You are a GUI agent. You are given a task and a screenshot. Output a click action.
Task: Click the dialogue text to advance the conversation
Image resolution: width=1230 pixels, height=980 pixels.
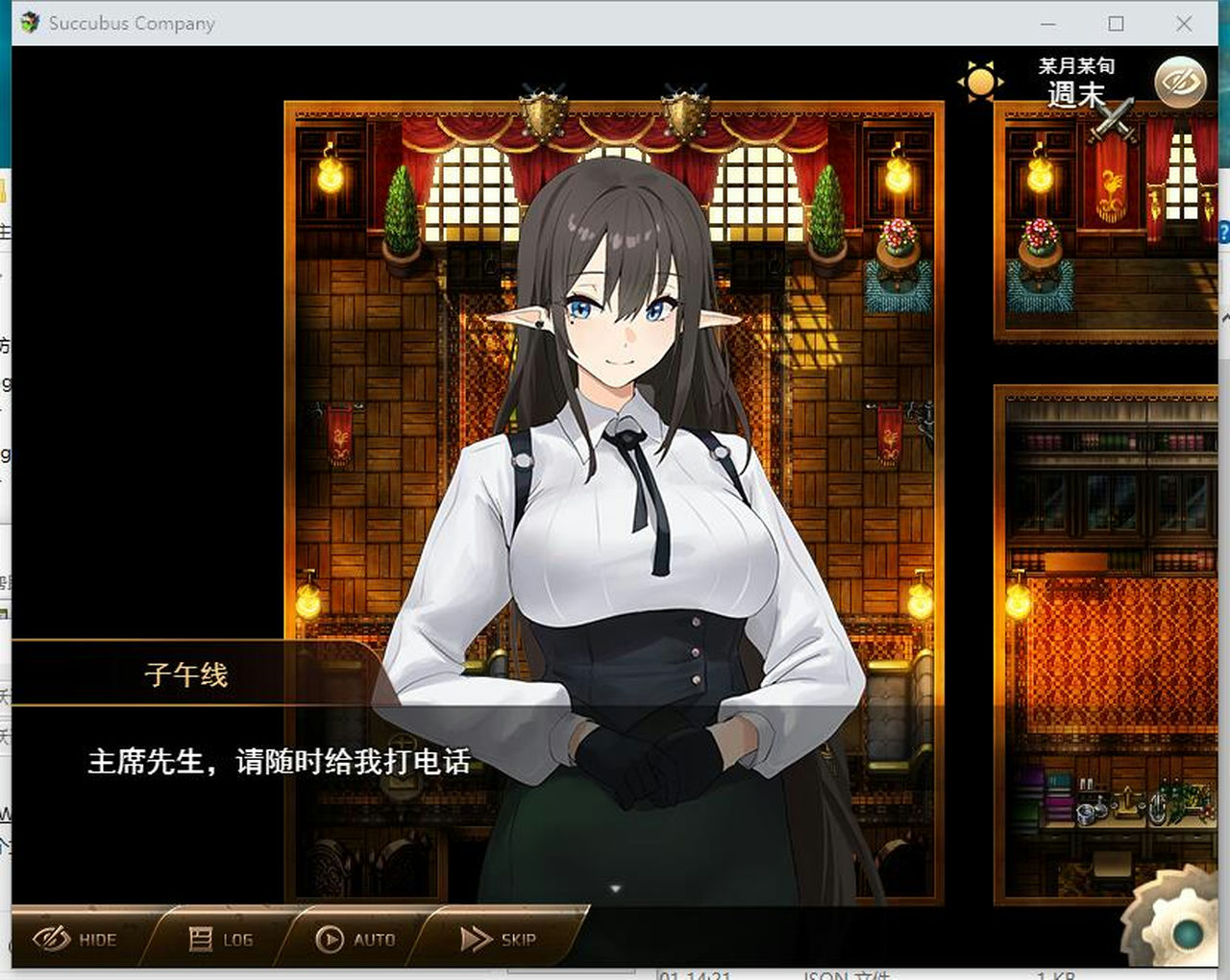(x=279, y=760)
